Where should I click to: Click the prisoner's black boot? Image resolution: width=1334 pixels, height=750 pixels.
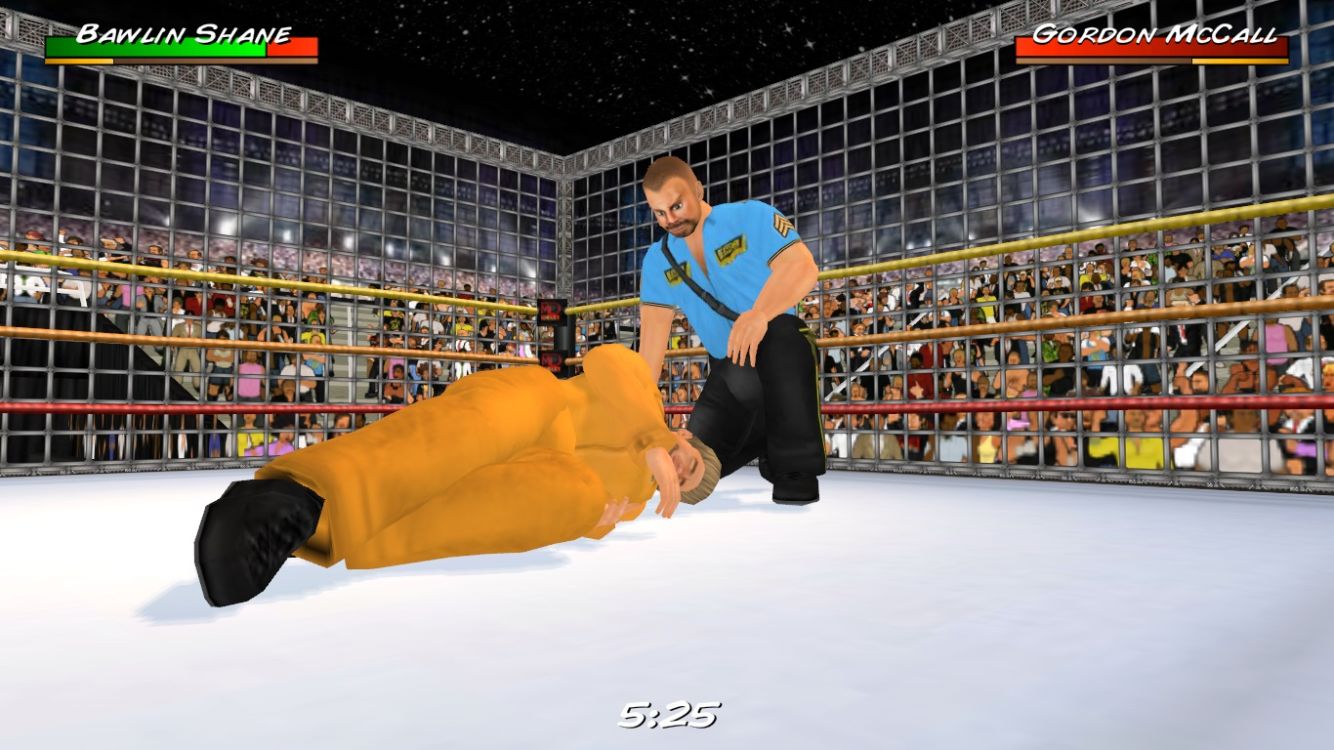click(255, 530)
